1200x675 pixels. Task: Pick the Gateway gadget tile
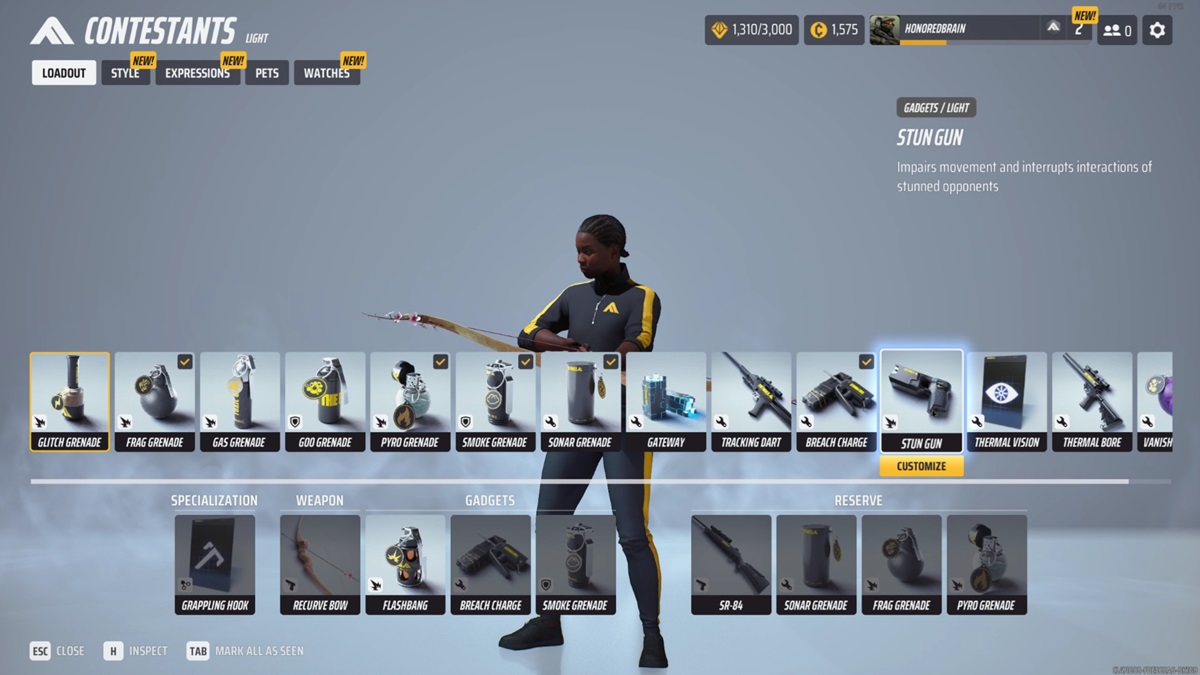pos(666,401)
